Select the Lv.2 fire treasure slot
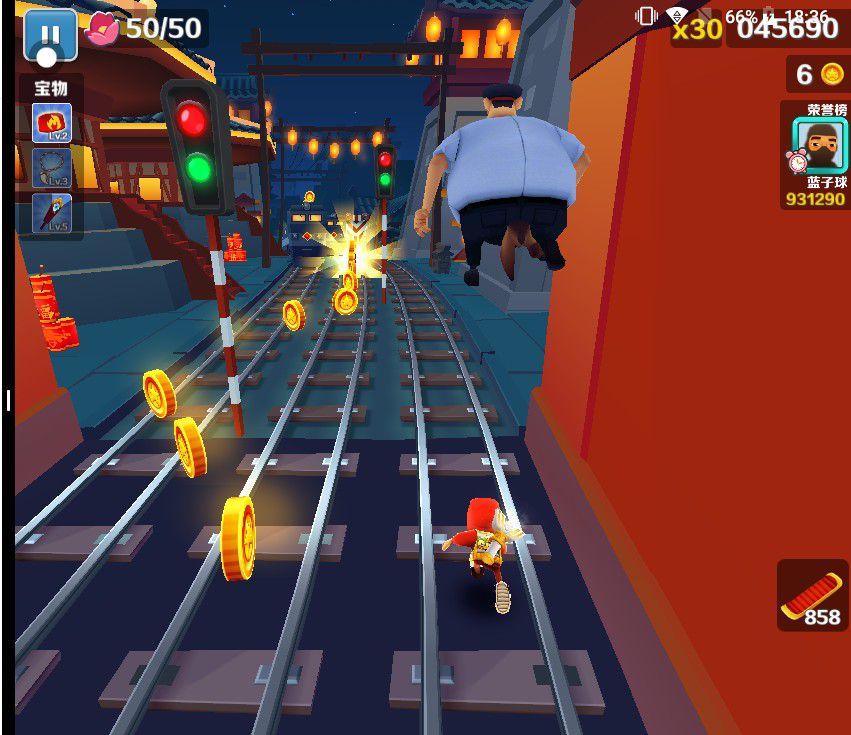 (x=52, y=124)
